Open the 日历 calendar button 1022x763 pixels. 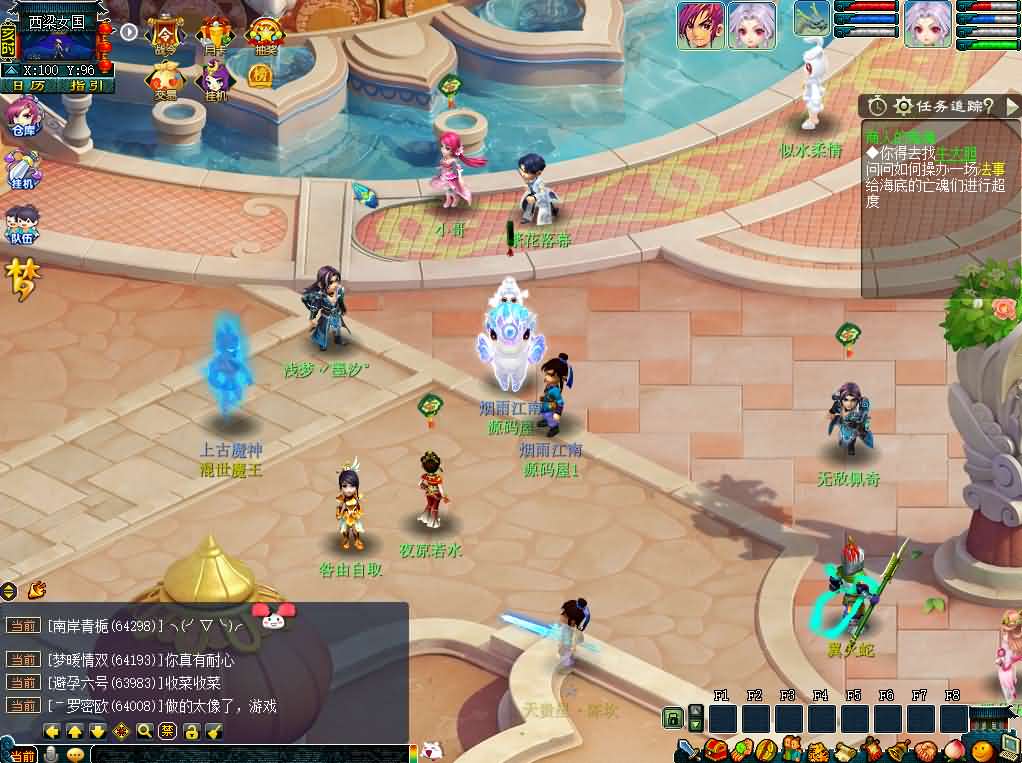pos(29,86)
